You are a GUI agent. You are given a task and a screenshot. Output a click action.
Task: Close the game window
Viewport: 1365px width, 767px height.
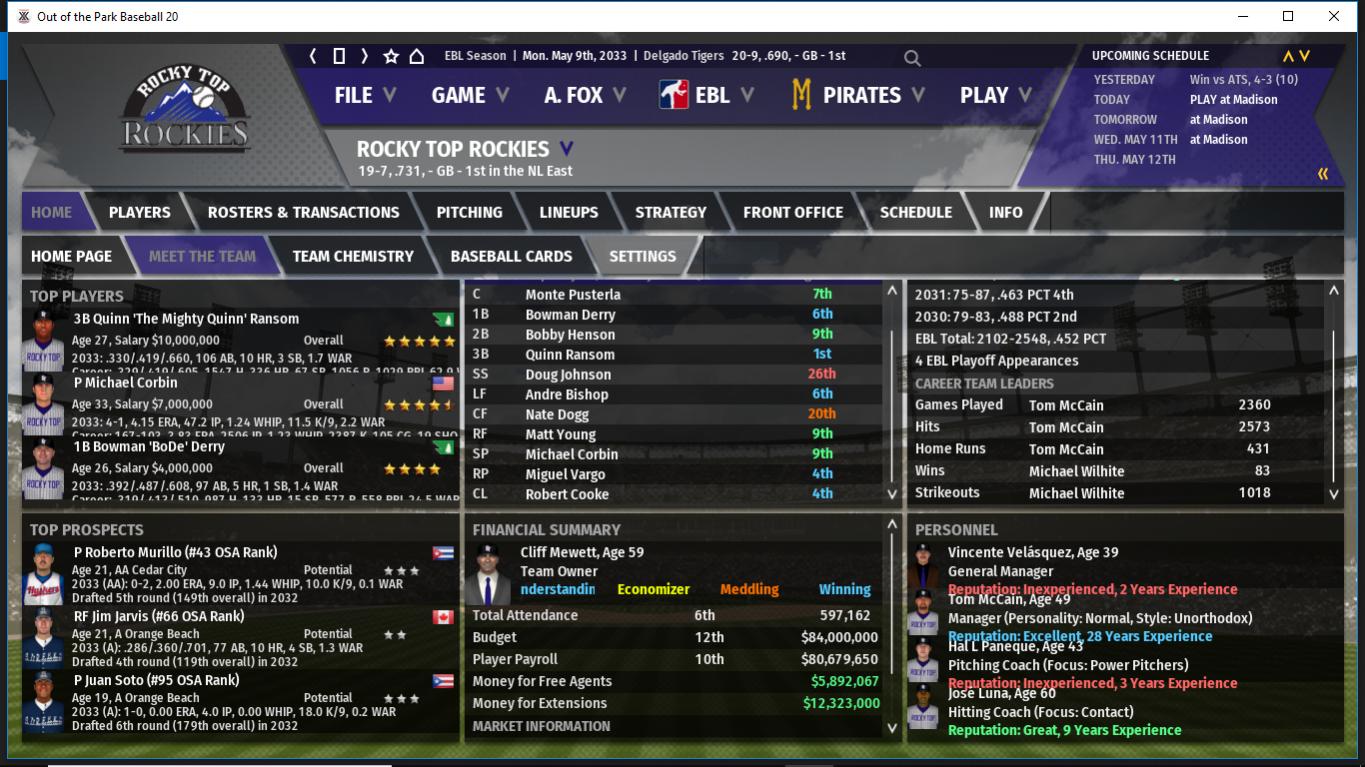1333,16
